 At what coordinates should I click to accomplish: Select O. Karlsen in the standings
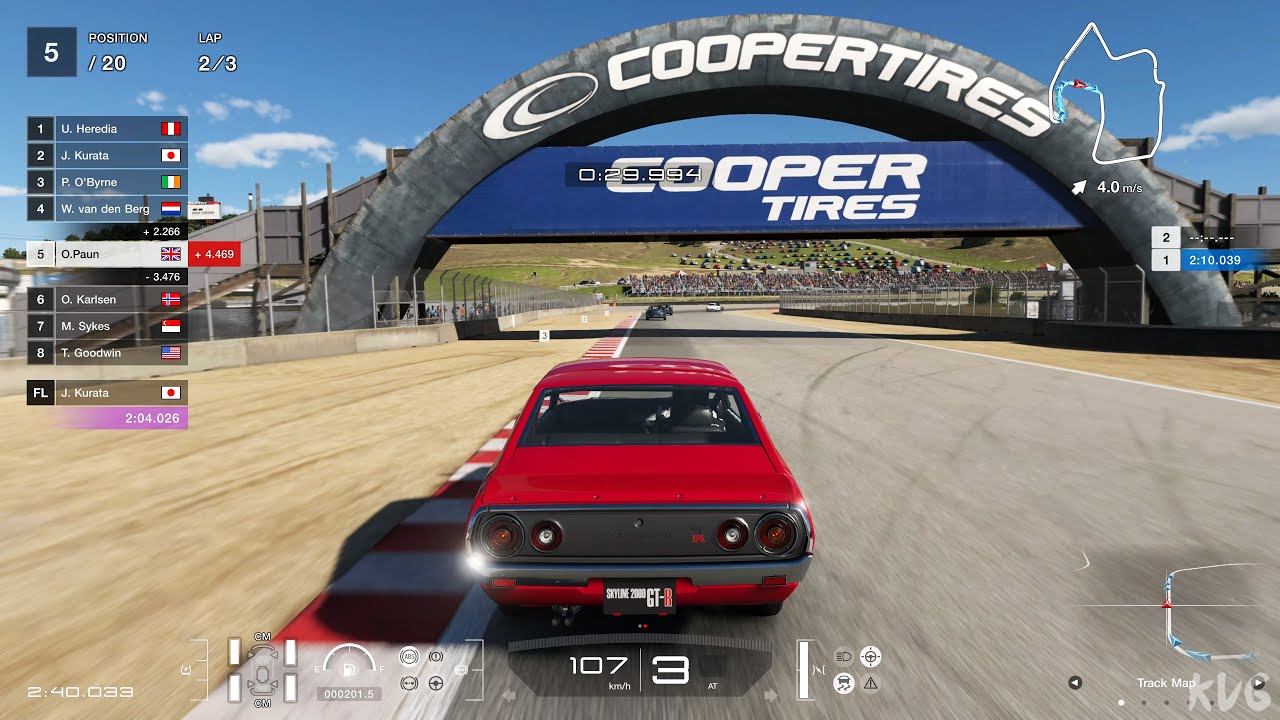pos(108,299)
